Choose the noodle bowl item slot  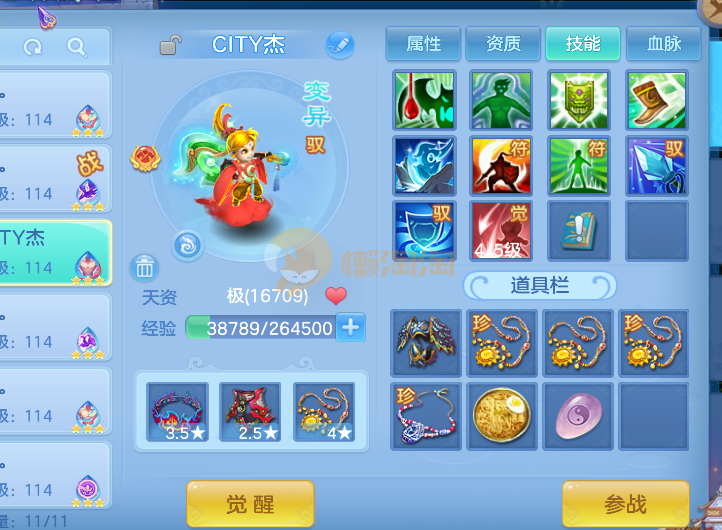coord(503,412)
